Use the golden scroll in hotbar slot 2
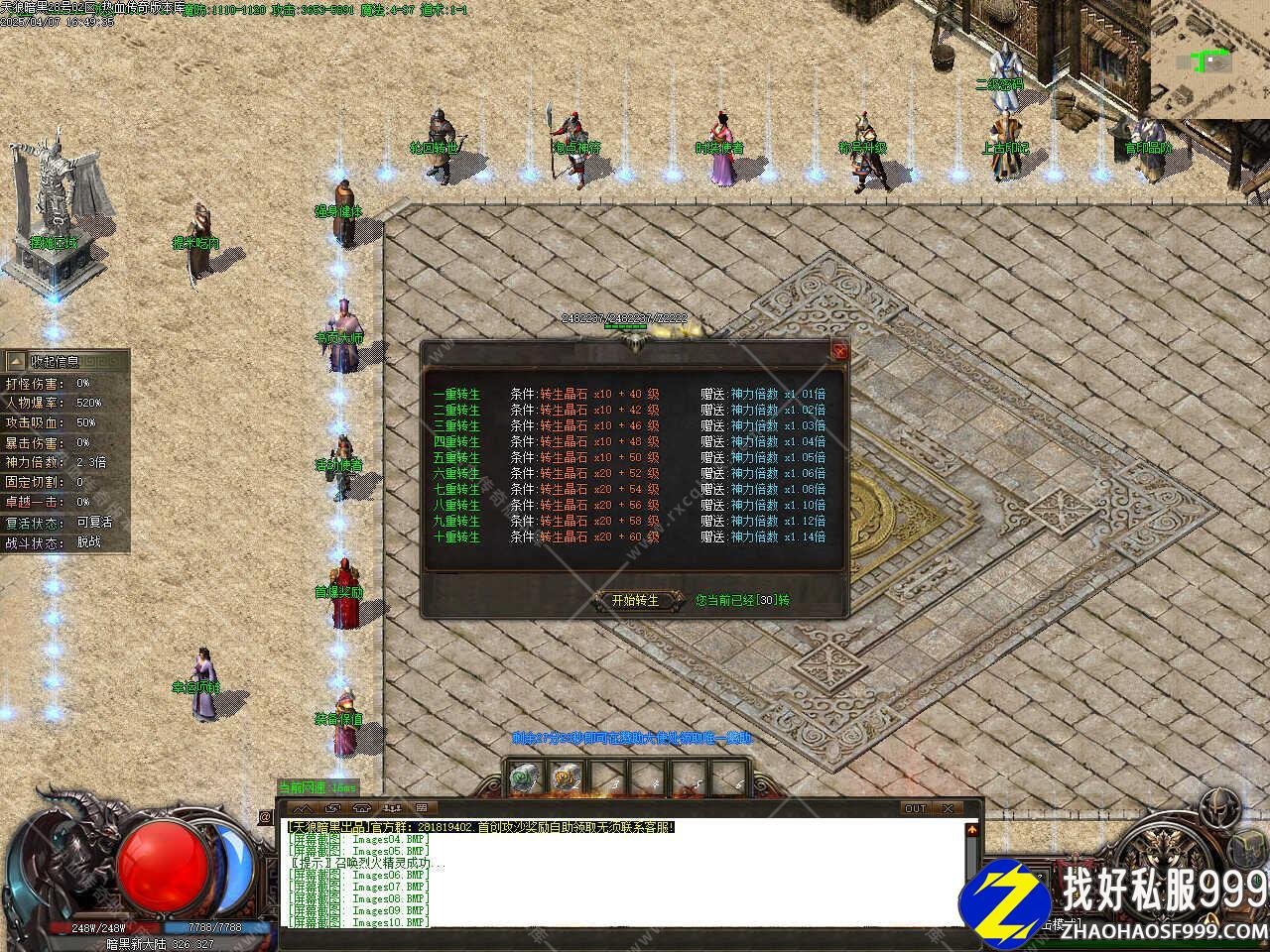The image size is (1270, 952). (566, 778)
